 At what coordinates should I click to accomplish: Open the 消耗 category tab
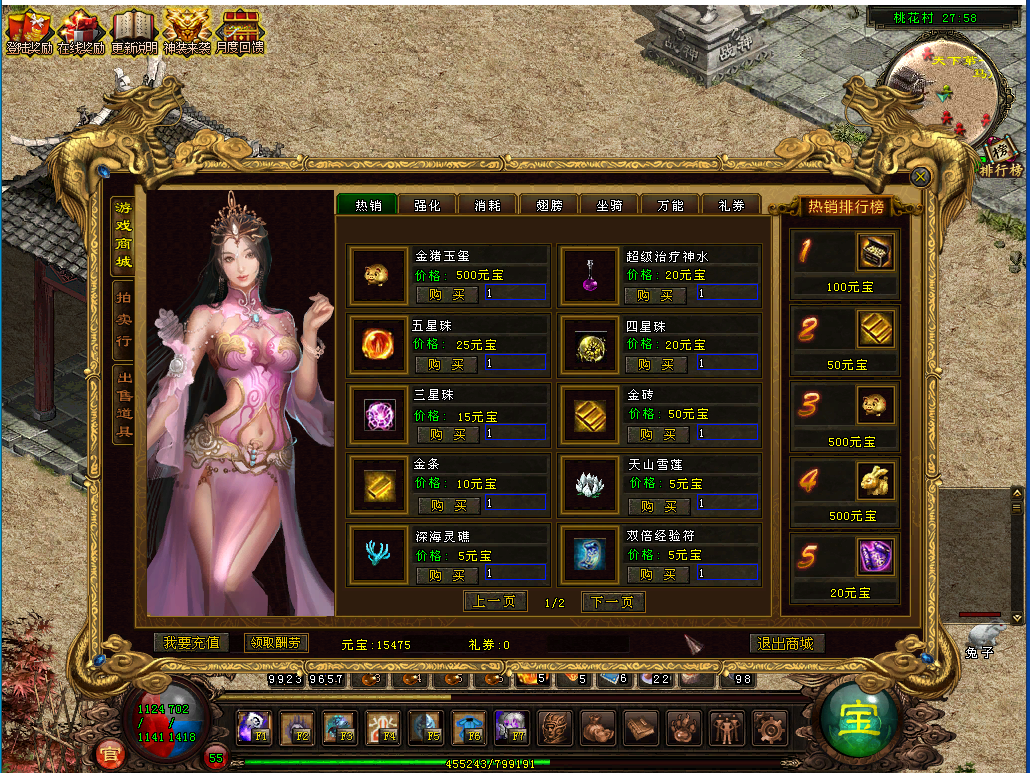point(488,205)
